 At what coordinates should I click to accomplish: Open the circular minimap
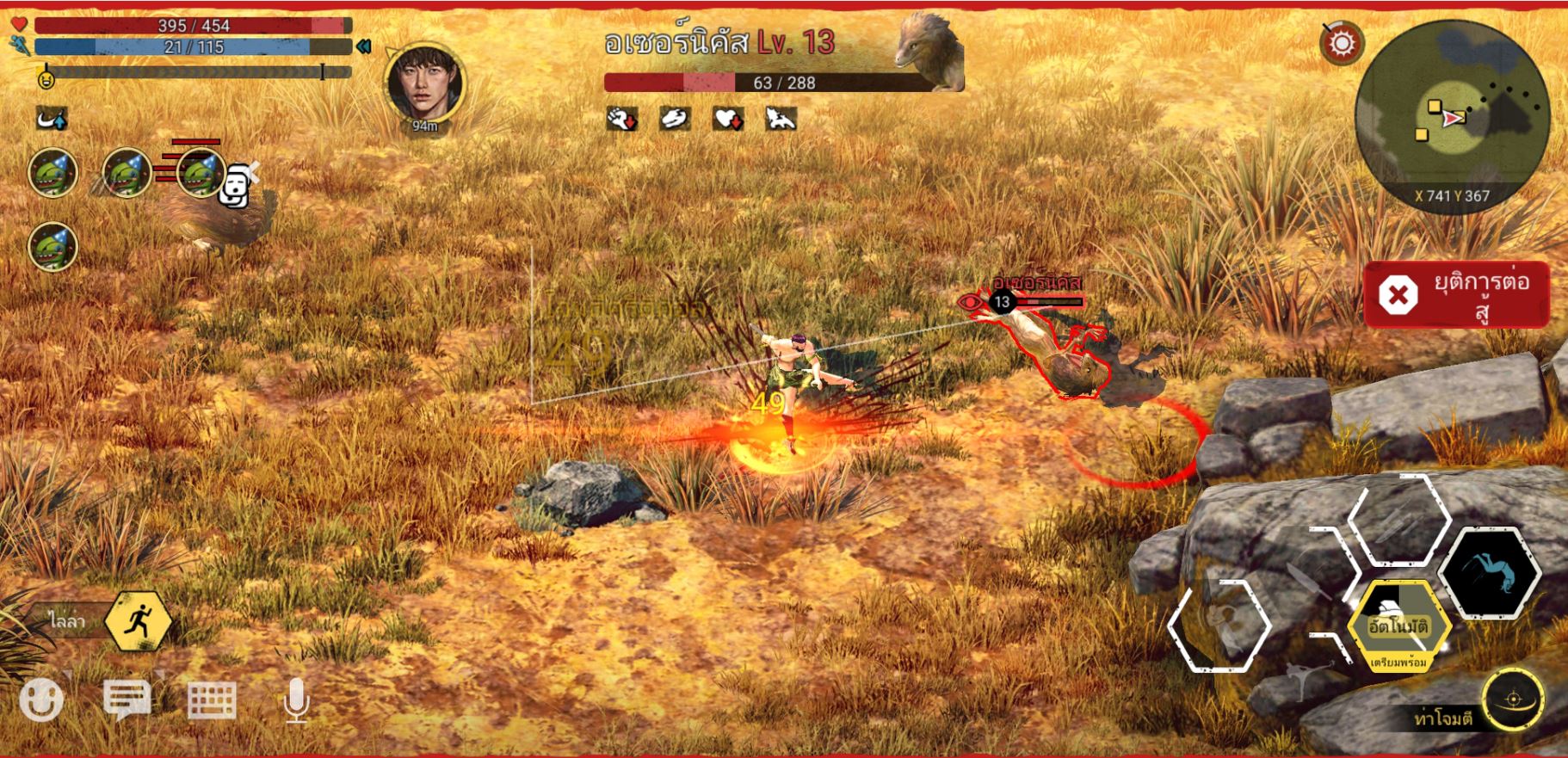coord(1452,116)
